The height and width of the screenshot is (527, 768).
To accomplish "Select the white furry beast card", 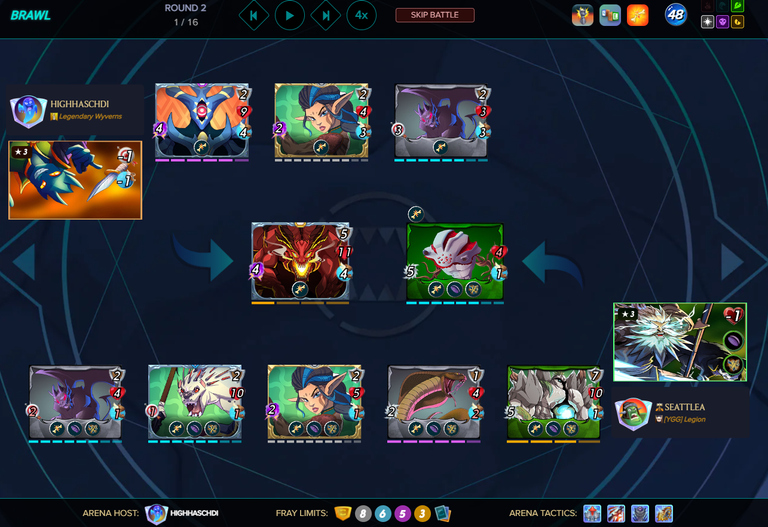I will tap(195, 401).
